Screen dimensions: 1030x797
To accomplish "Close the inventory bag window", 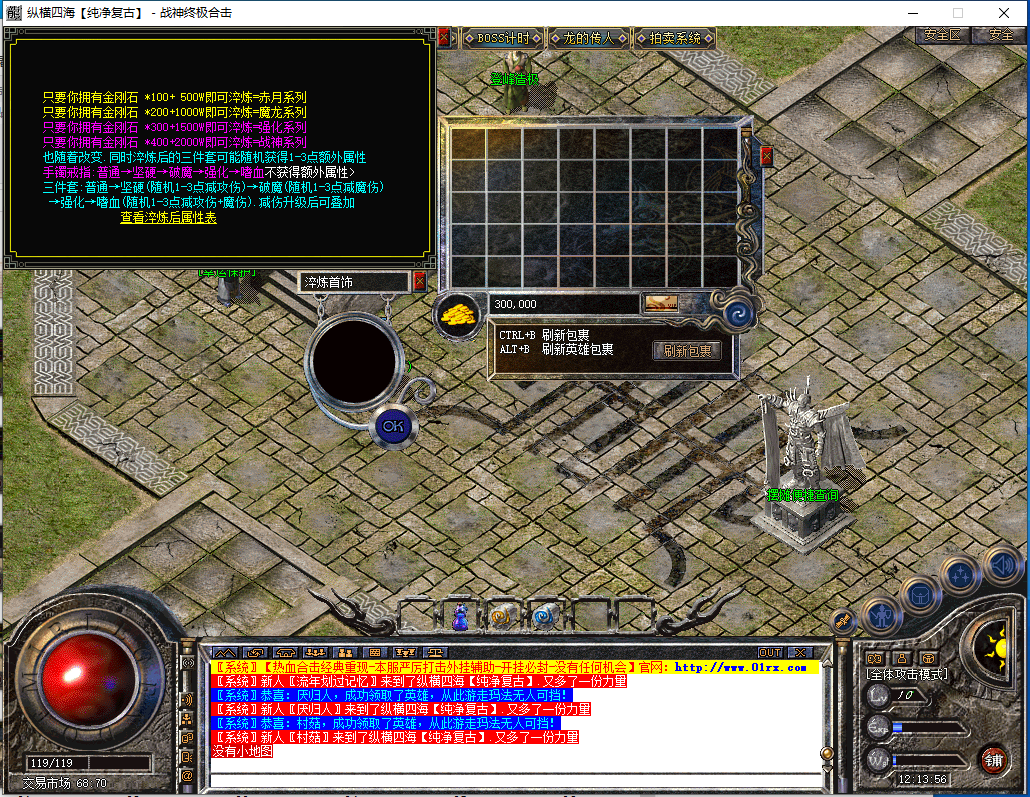I will 766,156.
